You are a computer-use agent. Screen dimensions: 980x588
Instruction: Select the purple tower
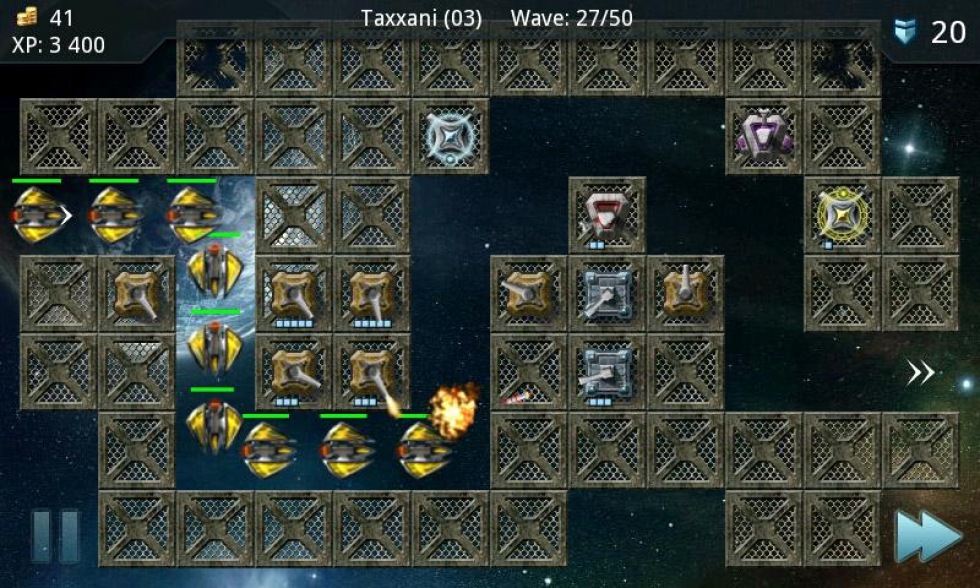point(765,135)
